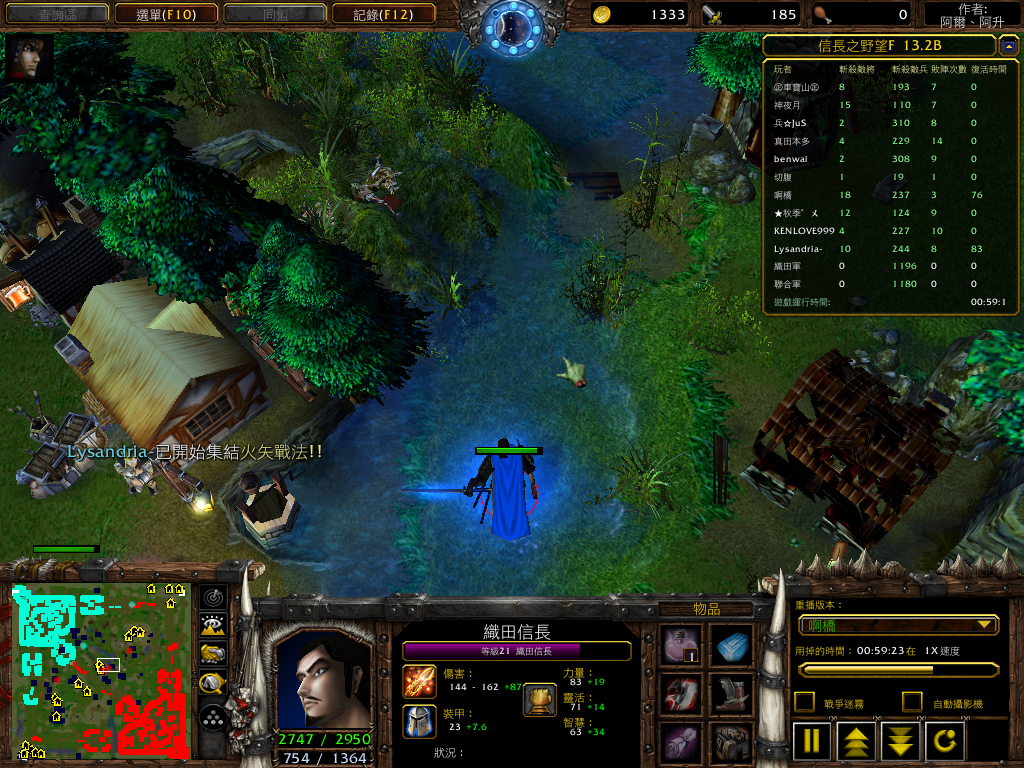Image resolution: width=1024 pixels, height=768 pixels.
Task: Select the boots item slot
Action: [x=732, y=693]
